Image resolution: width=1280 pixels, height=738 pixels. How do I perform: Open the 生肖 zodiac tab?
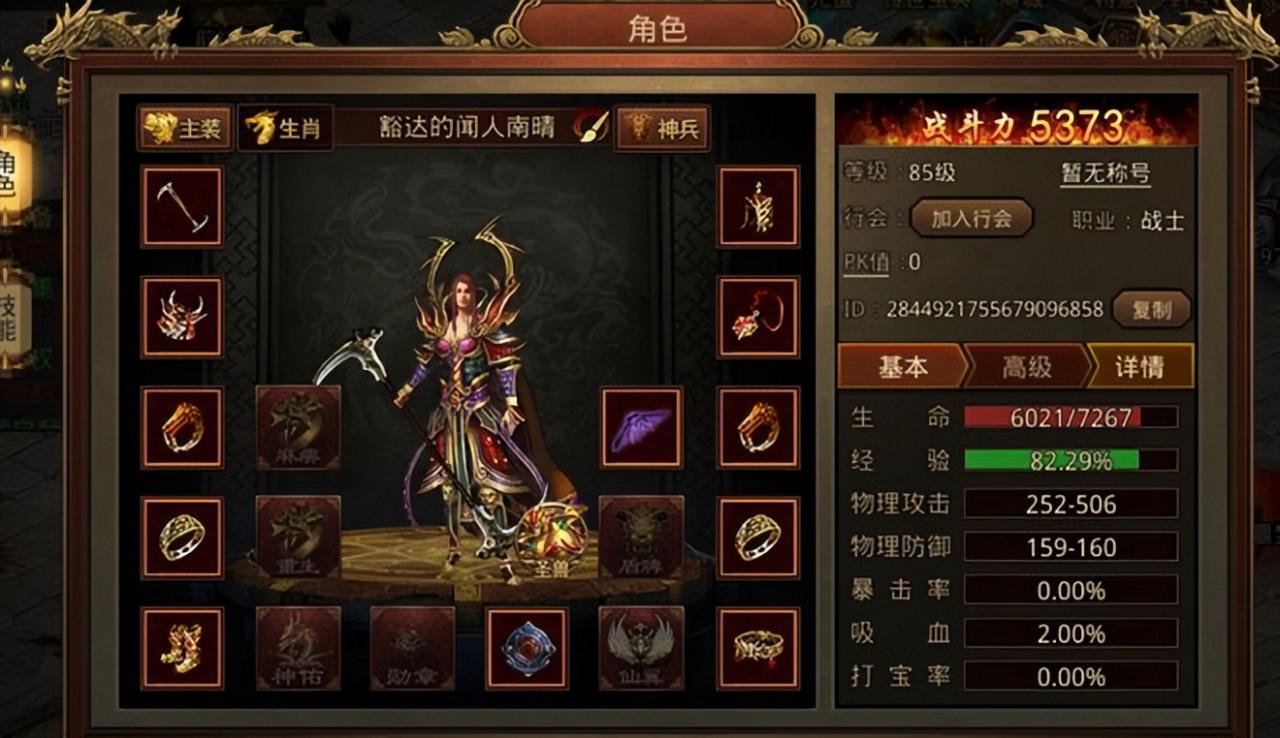[x=283, y=128]
